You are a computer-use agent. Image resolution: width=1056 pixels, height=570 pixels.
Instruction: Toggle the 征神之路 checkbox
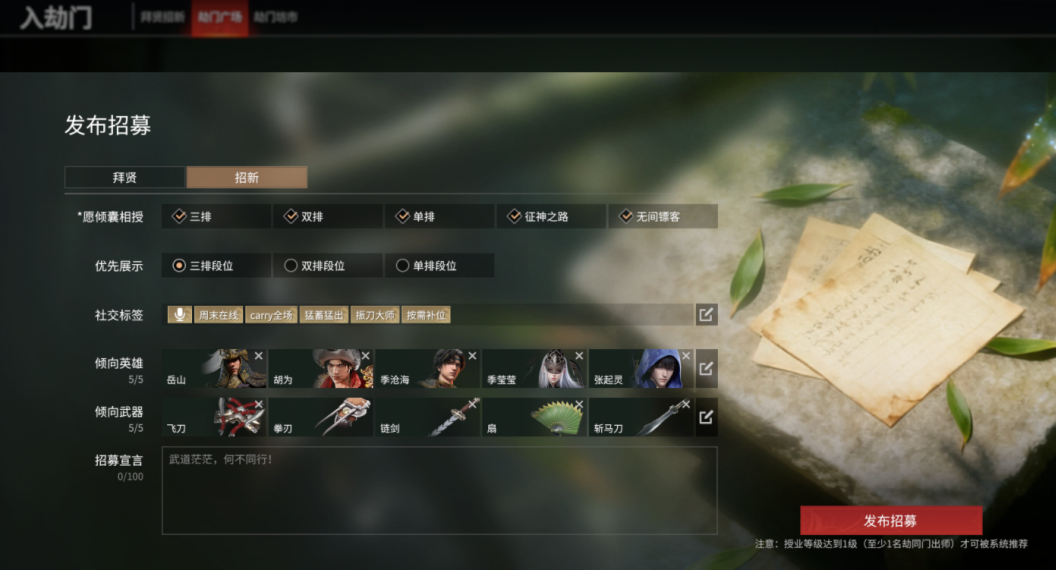point(515,216)
